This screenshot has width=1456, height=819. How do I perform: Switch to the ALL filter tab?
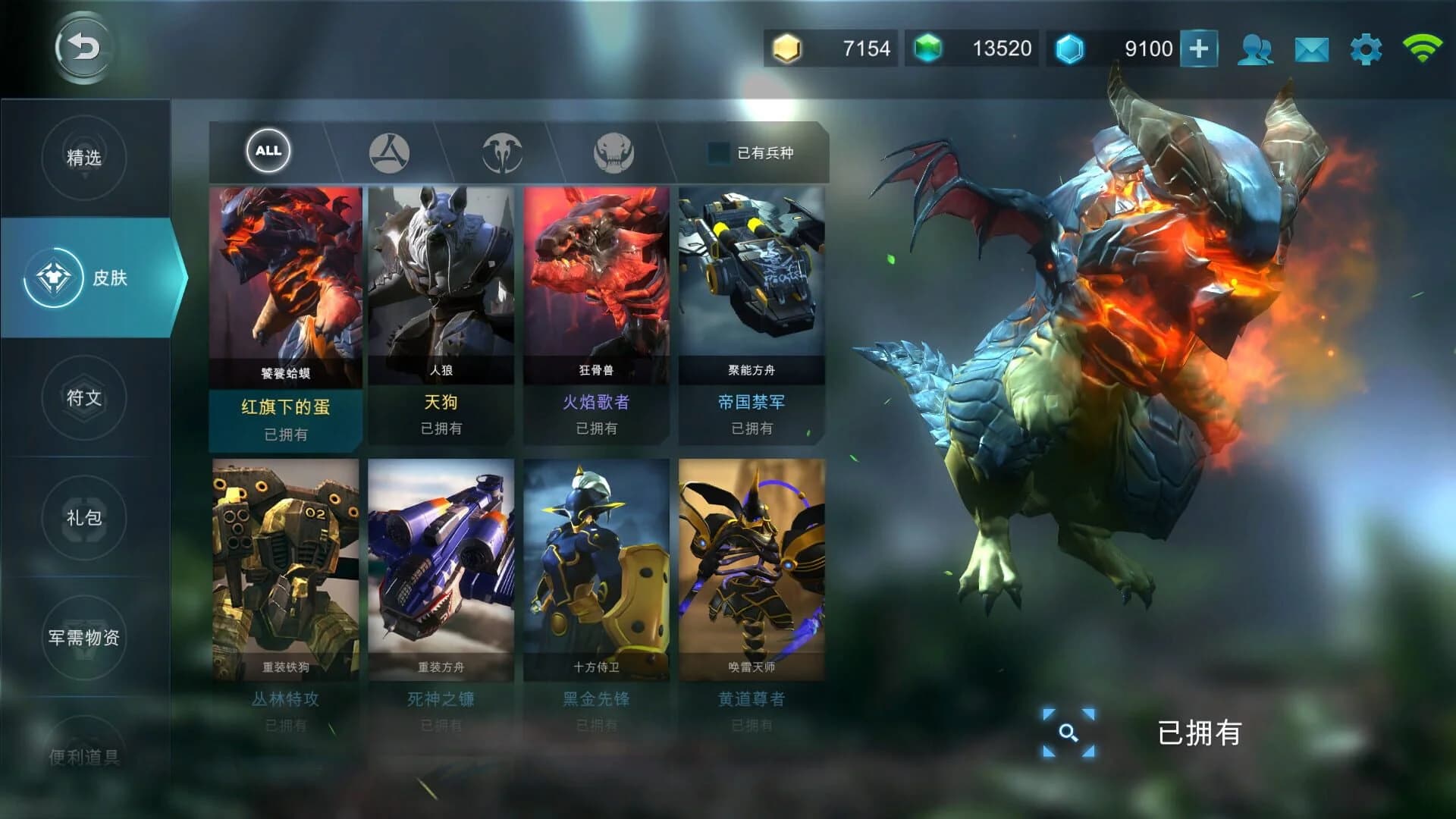tap(267, 151)
